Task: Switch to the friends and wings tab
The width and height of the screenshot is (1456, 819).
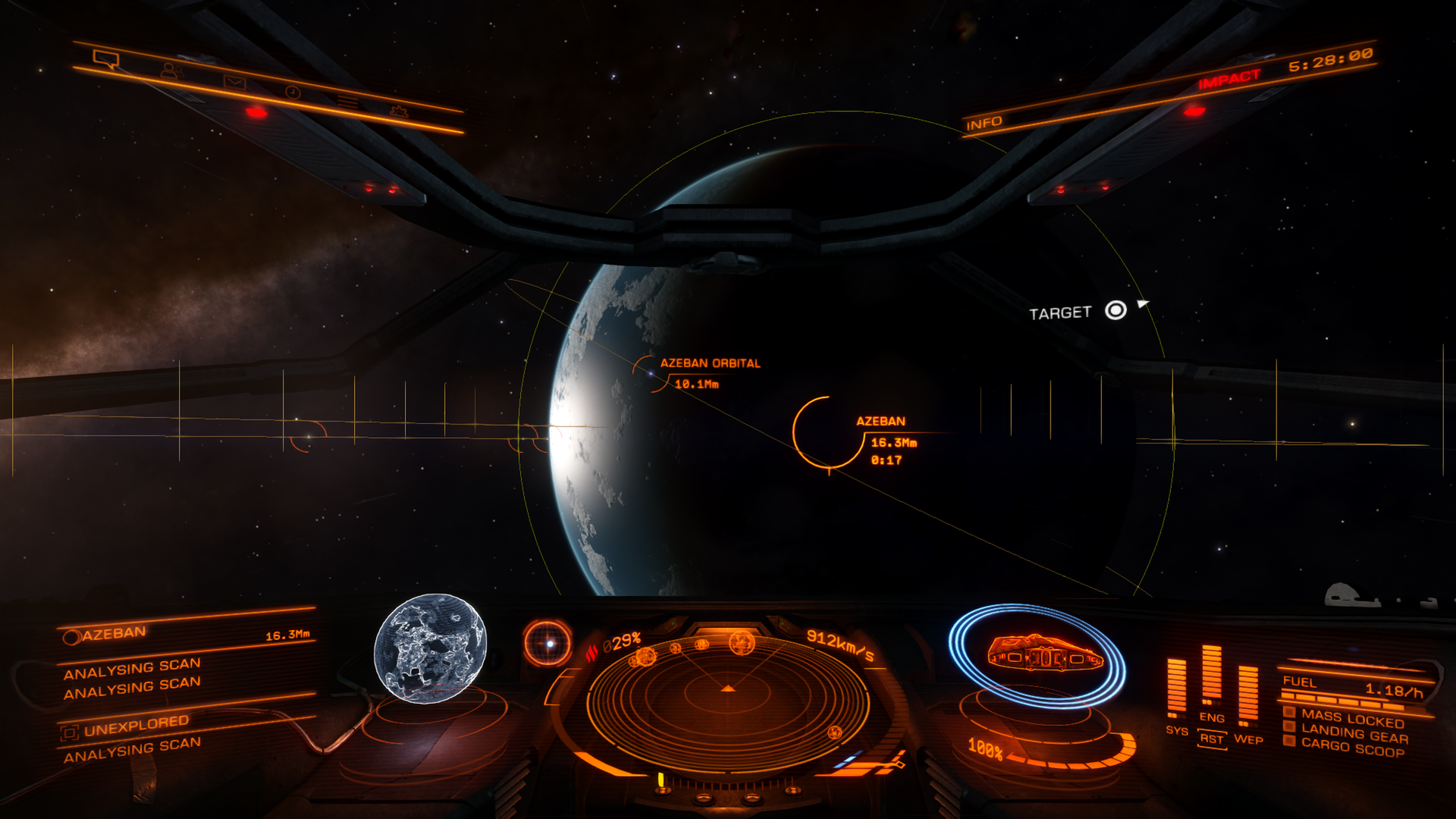Action: coord(171,71)
